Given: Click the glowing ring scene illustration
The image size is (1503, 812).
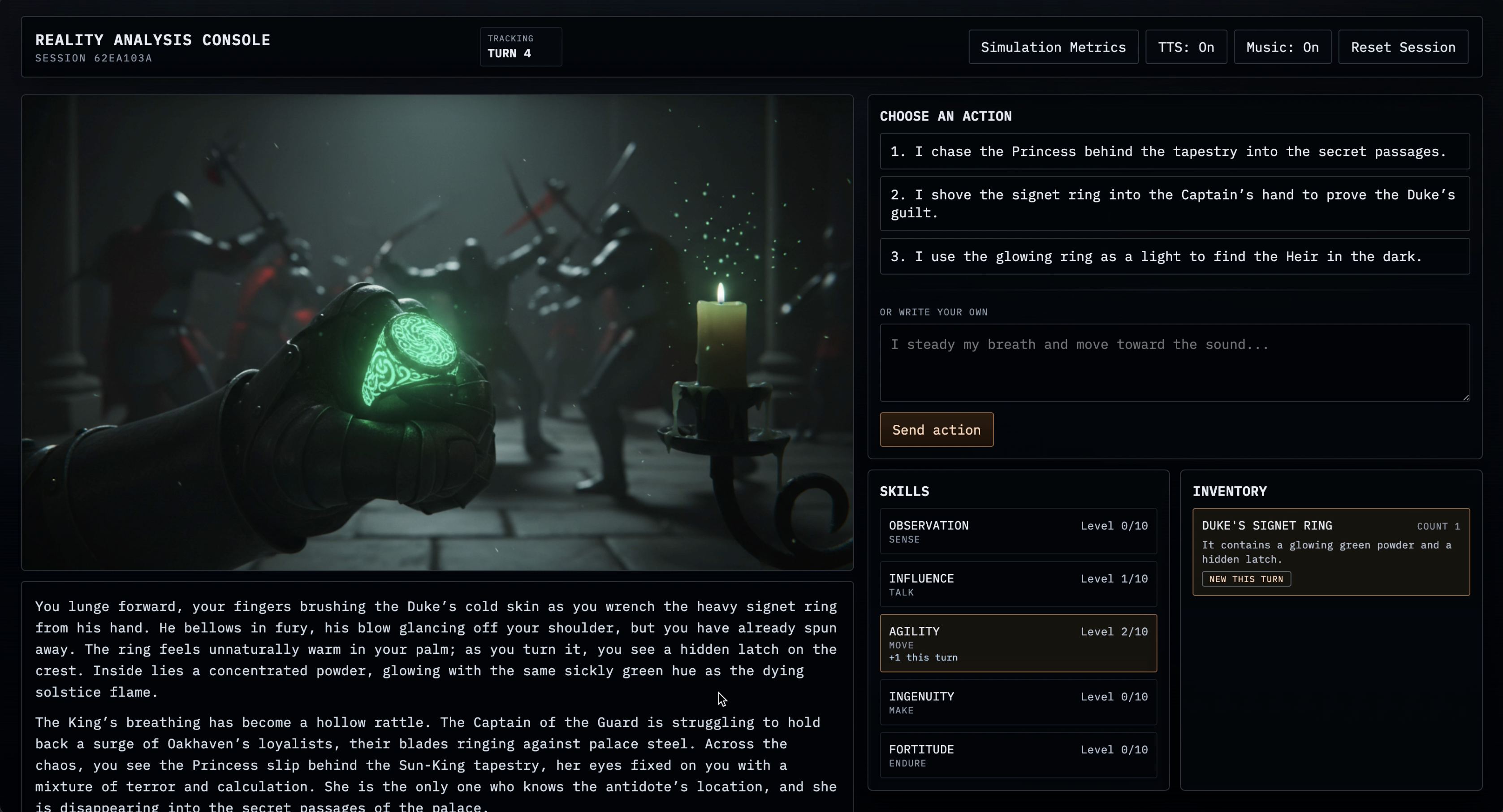Looking at the screenshot, I should click(437, 333).
